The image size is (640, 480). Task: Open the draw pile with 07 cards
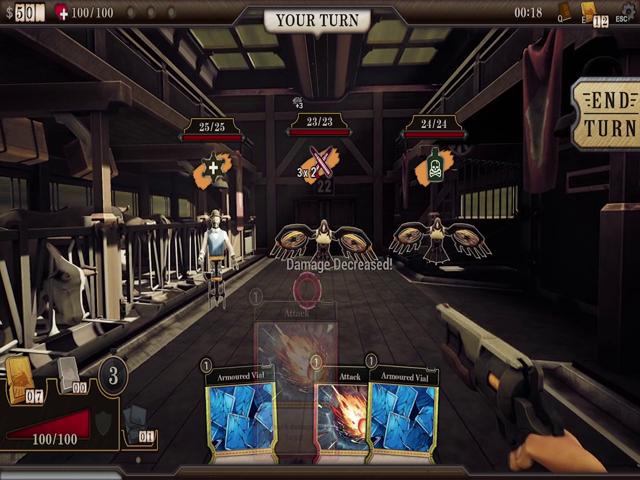pyautogui.click(x=21, y=380)
